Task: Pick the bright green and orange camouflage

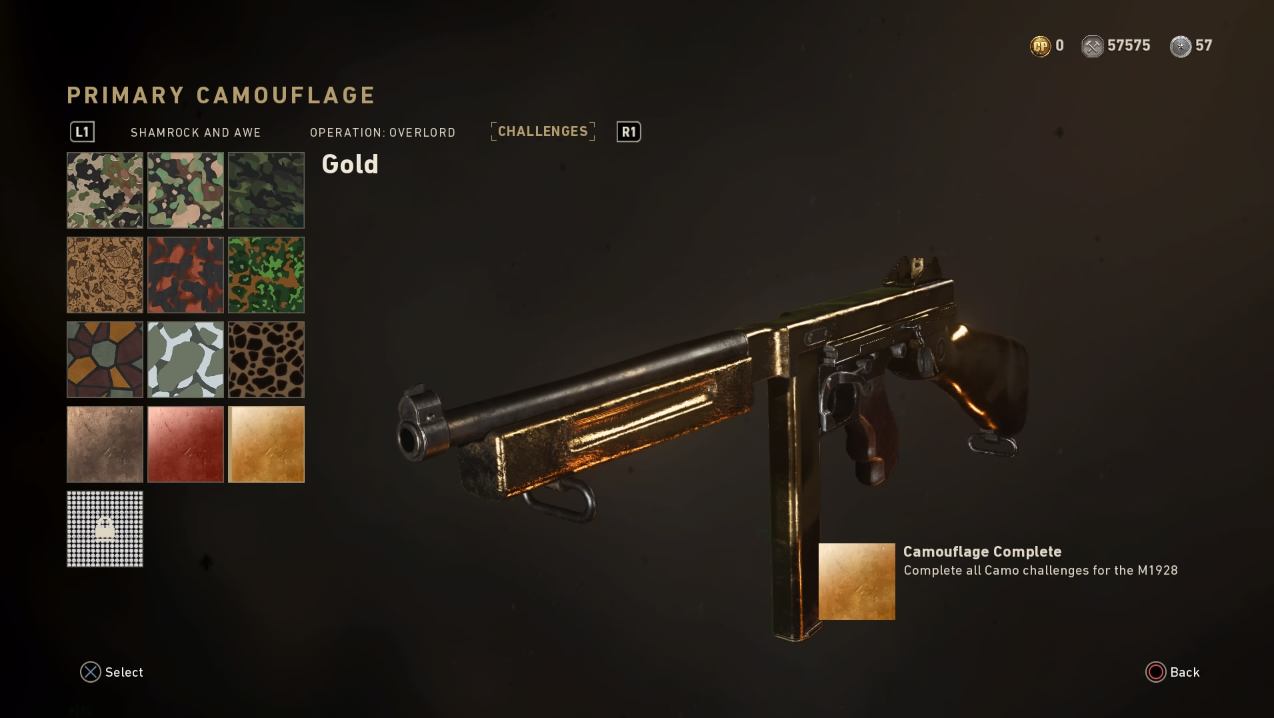Action: point(266,275)
